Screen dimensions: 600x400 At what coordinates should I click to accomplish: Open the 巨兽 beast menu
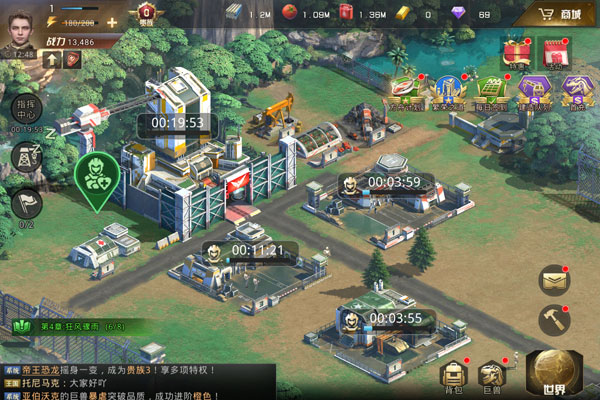click(491, 377)
